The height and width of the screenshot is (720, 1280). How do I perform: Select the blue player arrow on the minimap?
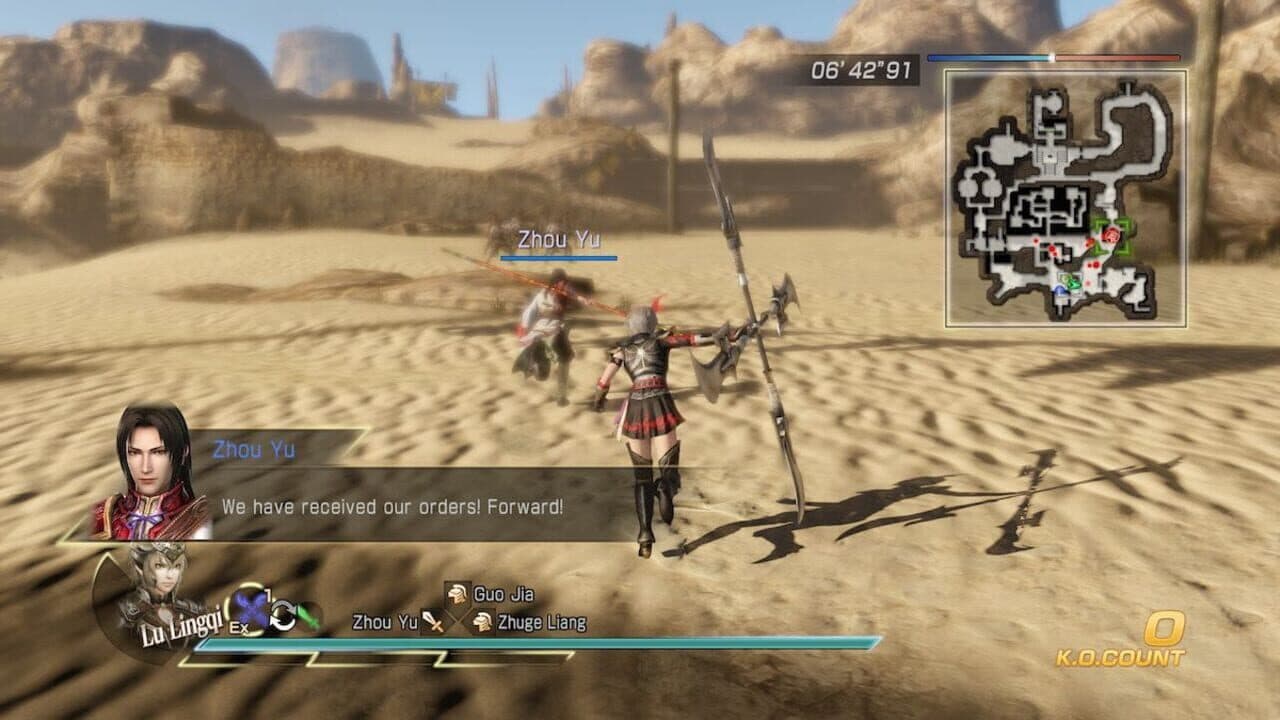point(1060,290)
